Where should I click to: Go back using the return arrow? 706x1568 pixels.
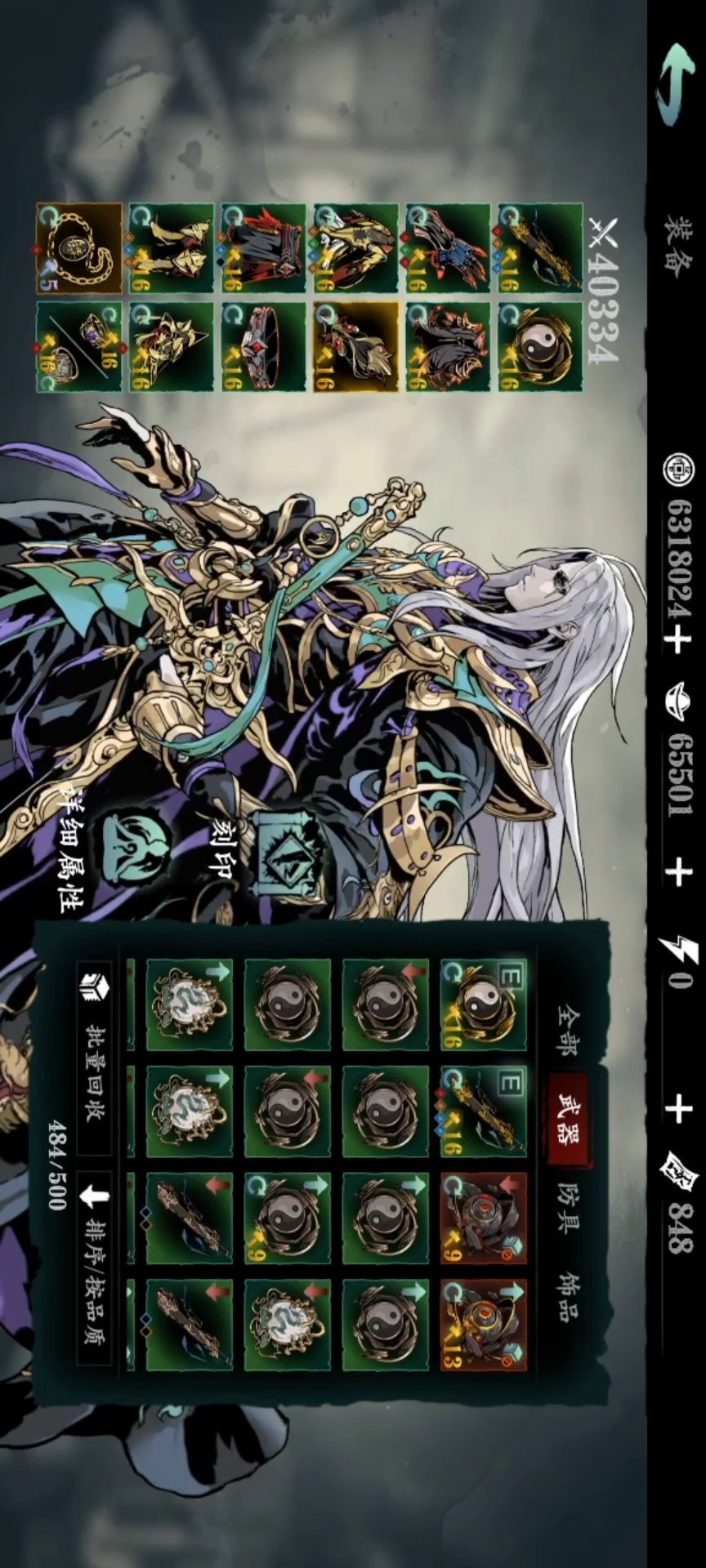tap(676, 84)
